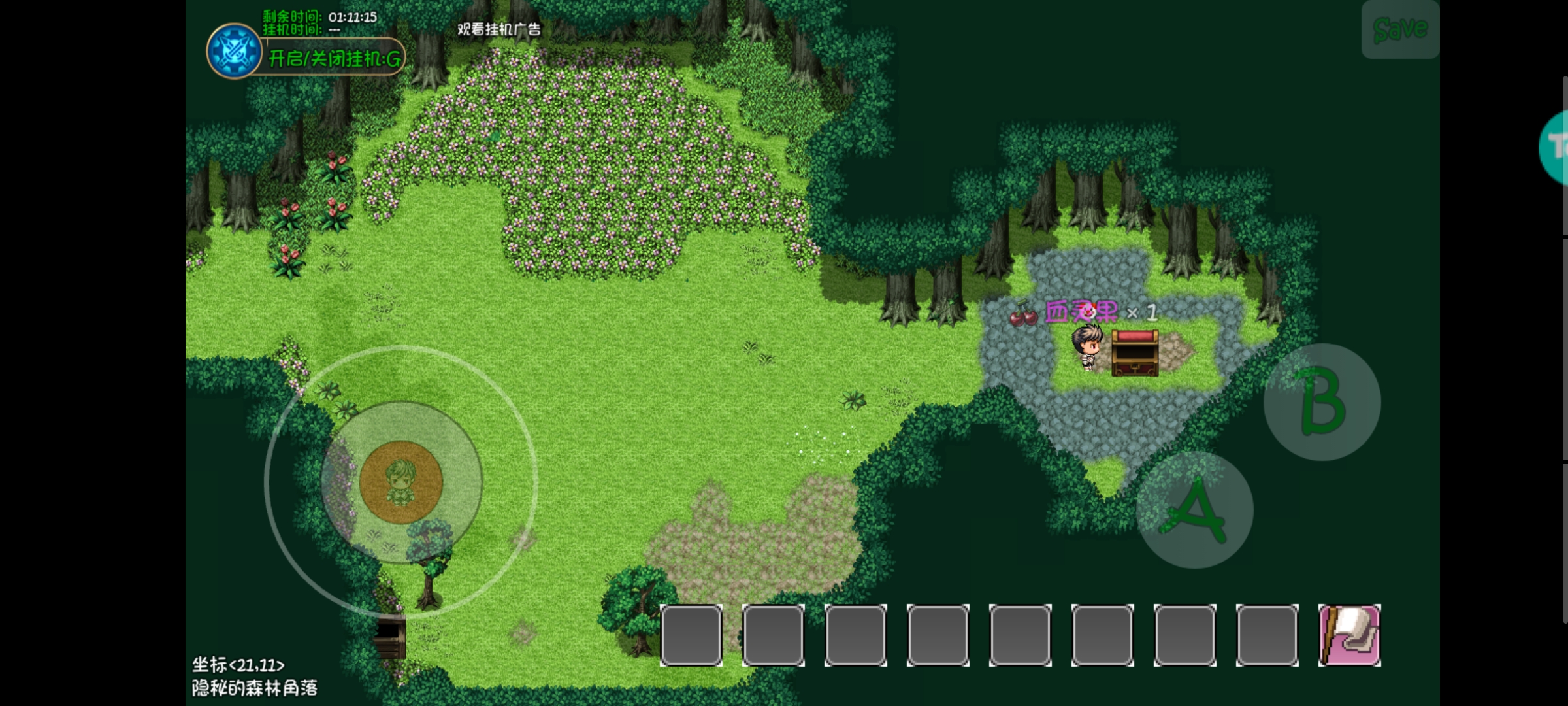Click the blue crossed-swords auto-battle icon
1568x706 pixels.
click(x=233, y=51)
